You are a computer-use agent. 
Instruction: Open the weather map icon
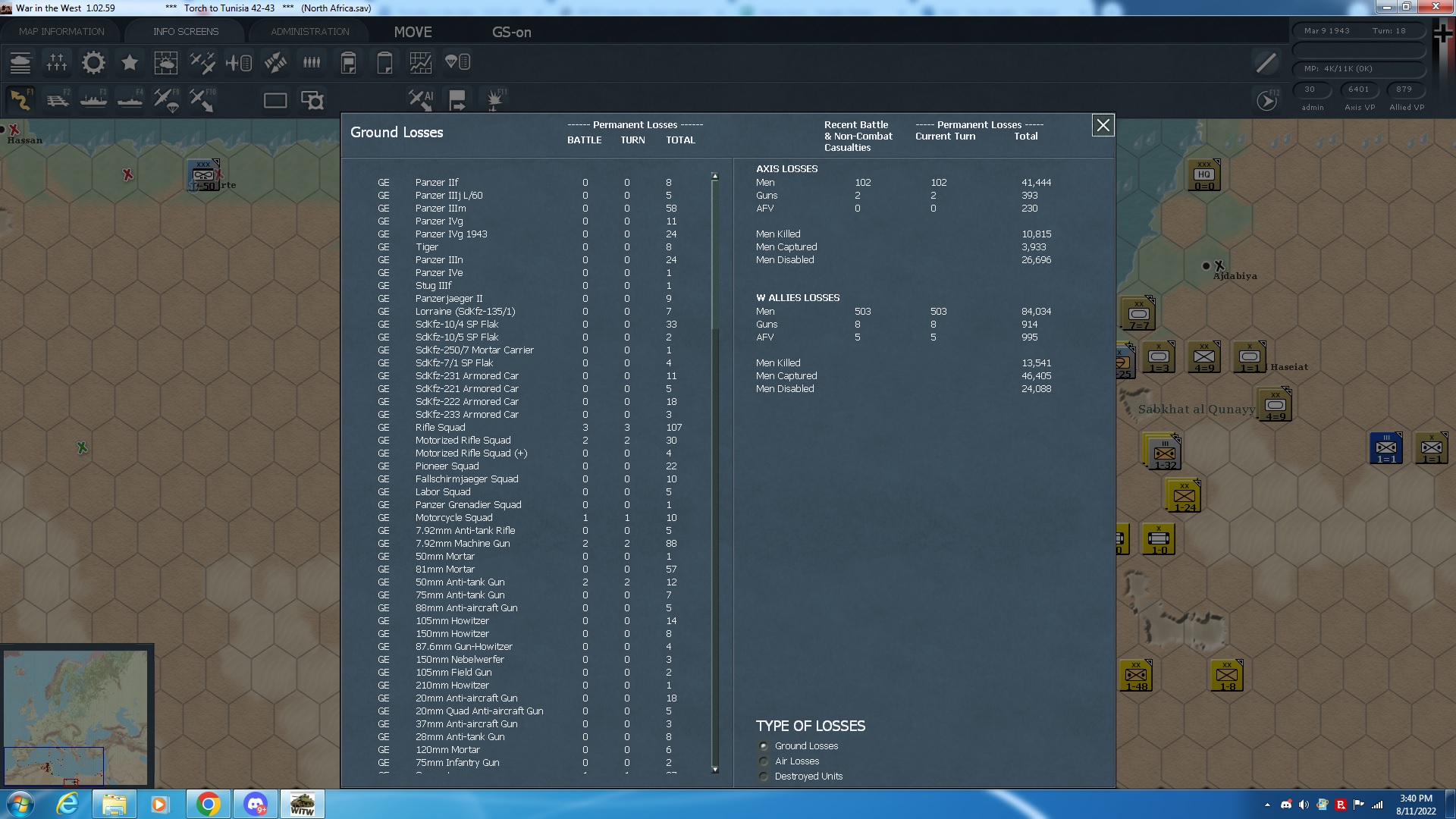pyautogui.click(x=166, y=63)
